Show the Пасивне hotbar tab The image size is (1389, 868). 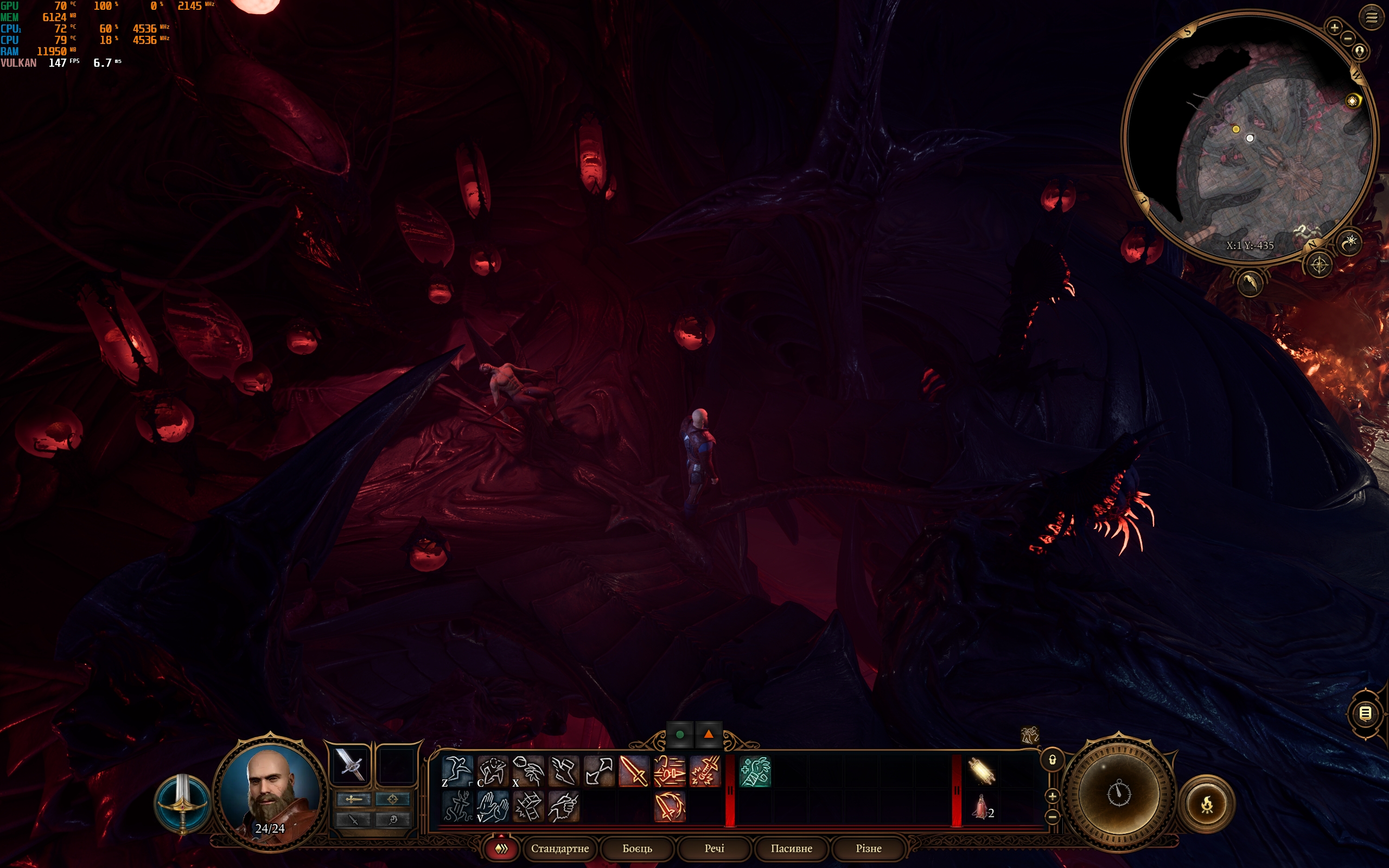pyautogui.click(x=791, y=848)
